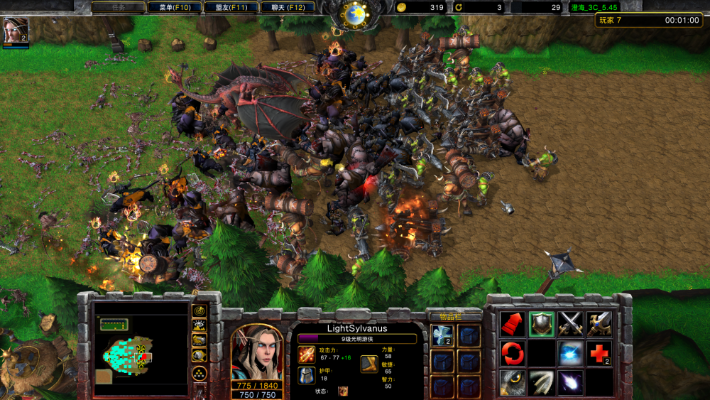Cast the blue glowing burst ability
The image size is (710, 400).
click(x=571, y=353)
